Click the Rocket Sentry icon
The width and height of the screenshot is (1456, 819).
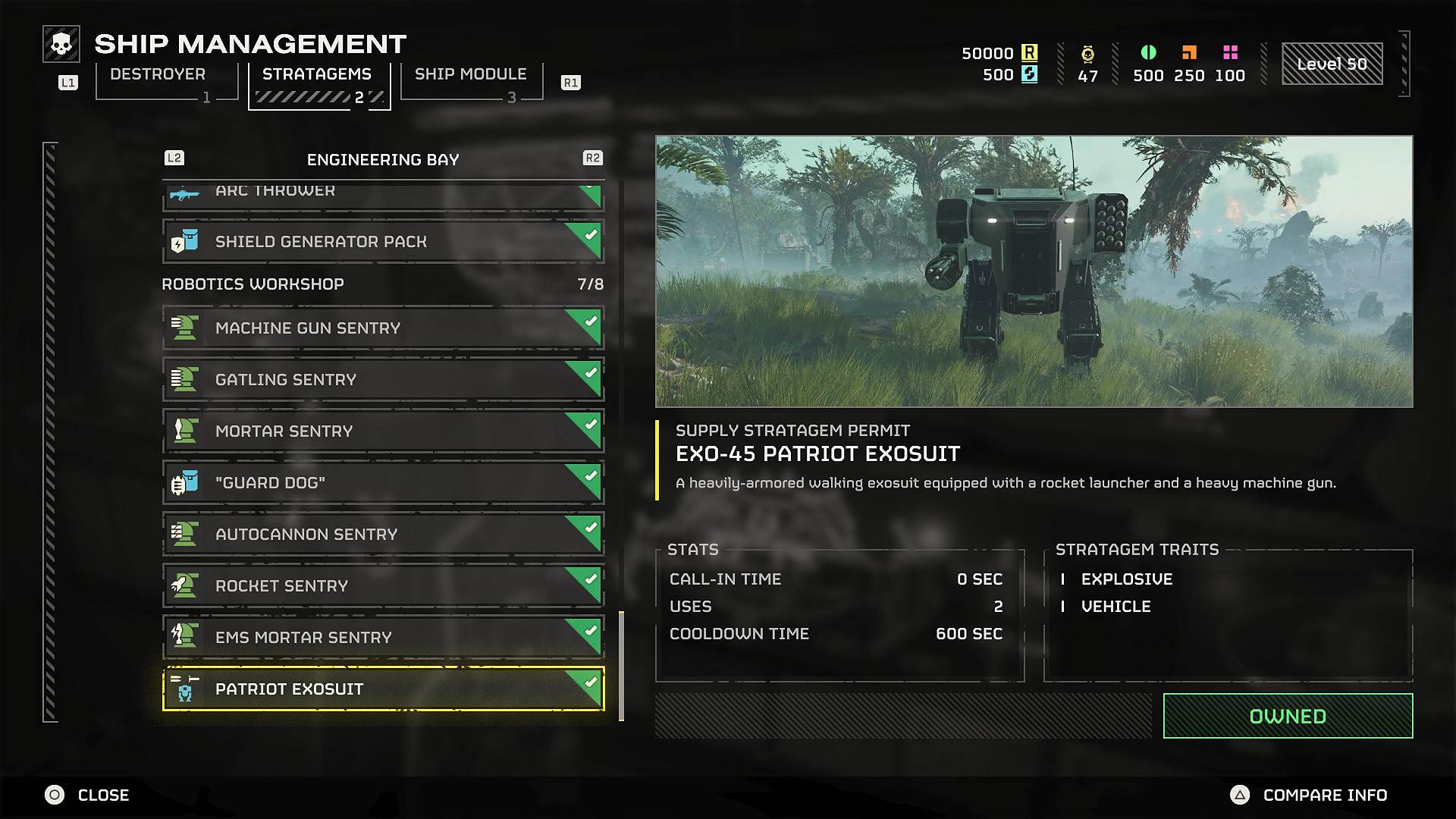(184, 585)
